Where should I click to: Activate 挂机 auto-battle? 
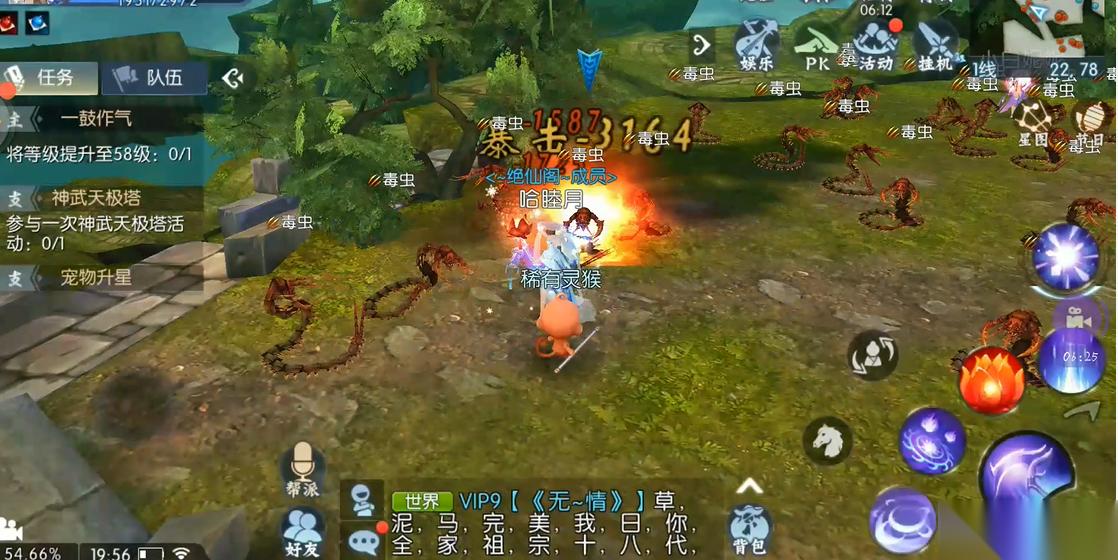tap(934, 46)
